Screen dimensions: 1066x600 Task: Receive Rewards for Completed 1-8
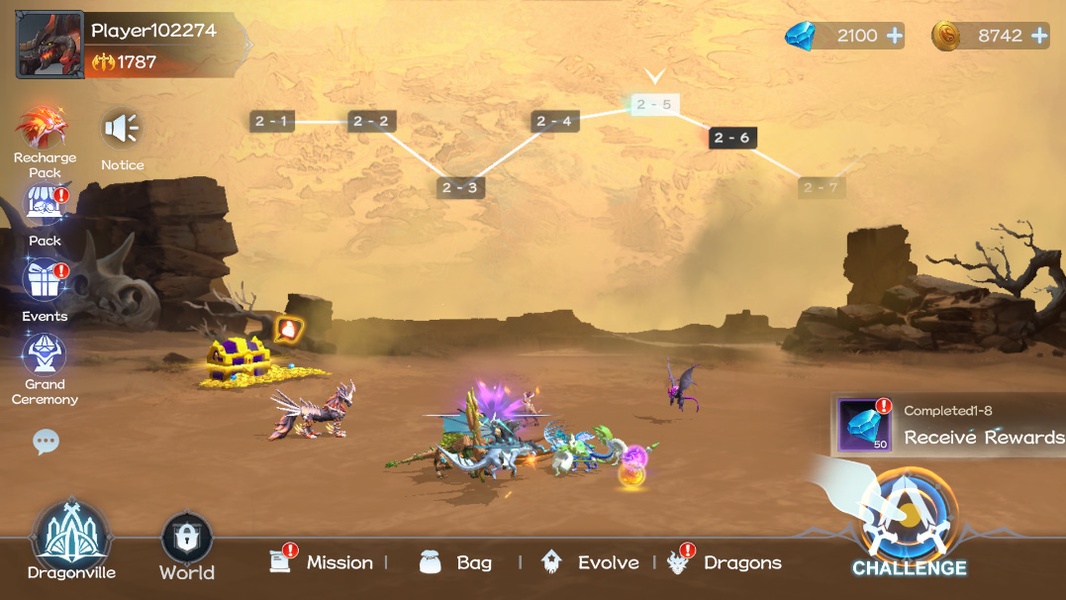click(950, 425)
